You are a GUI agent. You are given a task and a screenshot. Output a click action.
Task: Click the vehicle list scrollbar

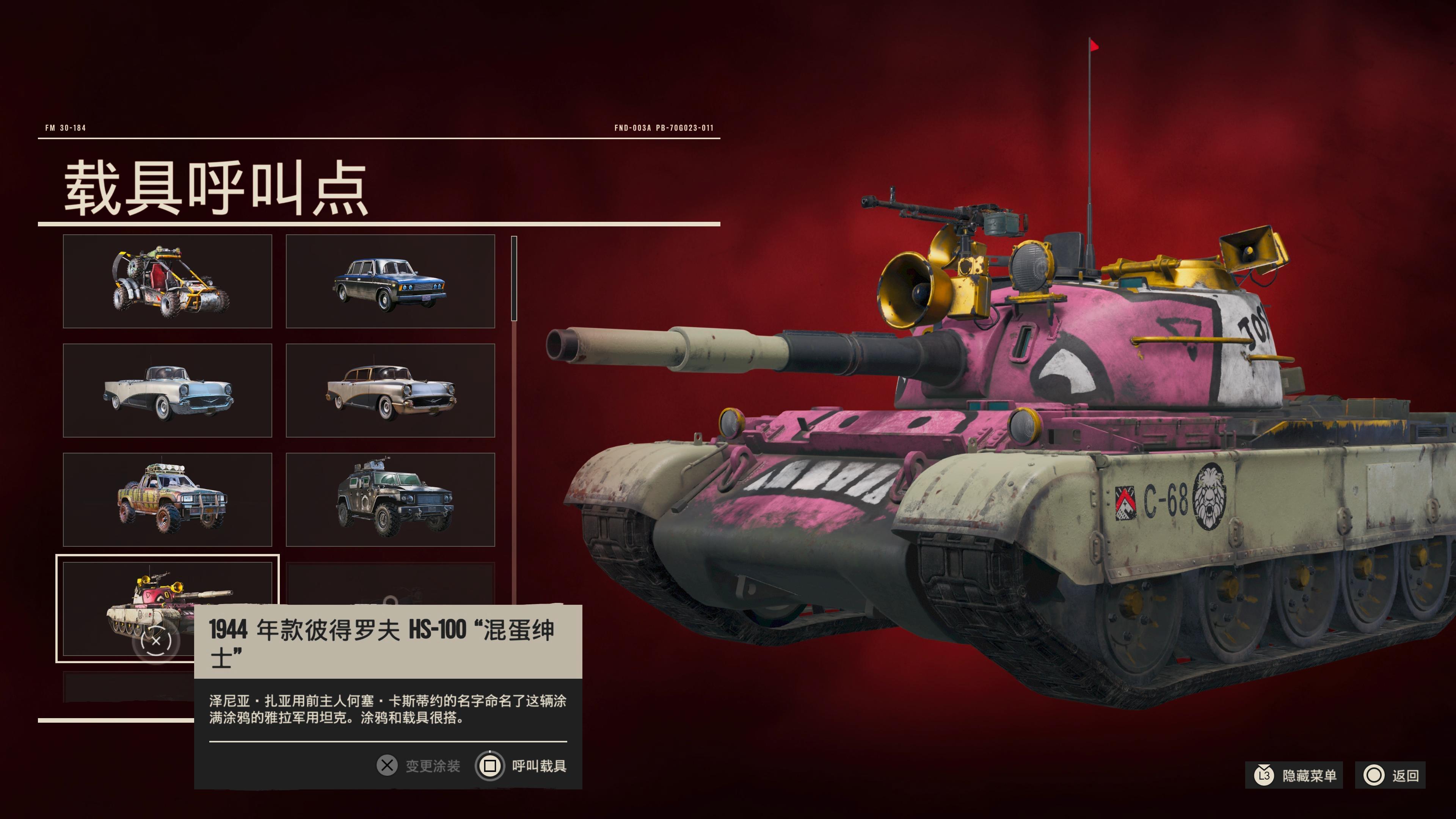click(x=514, y=279)
